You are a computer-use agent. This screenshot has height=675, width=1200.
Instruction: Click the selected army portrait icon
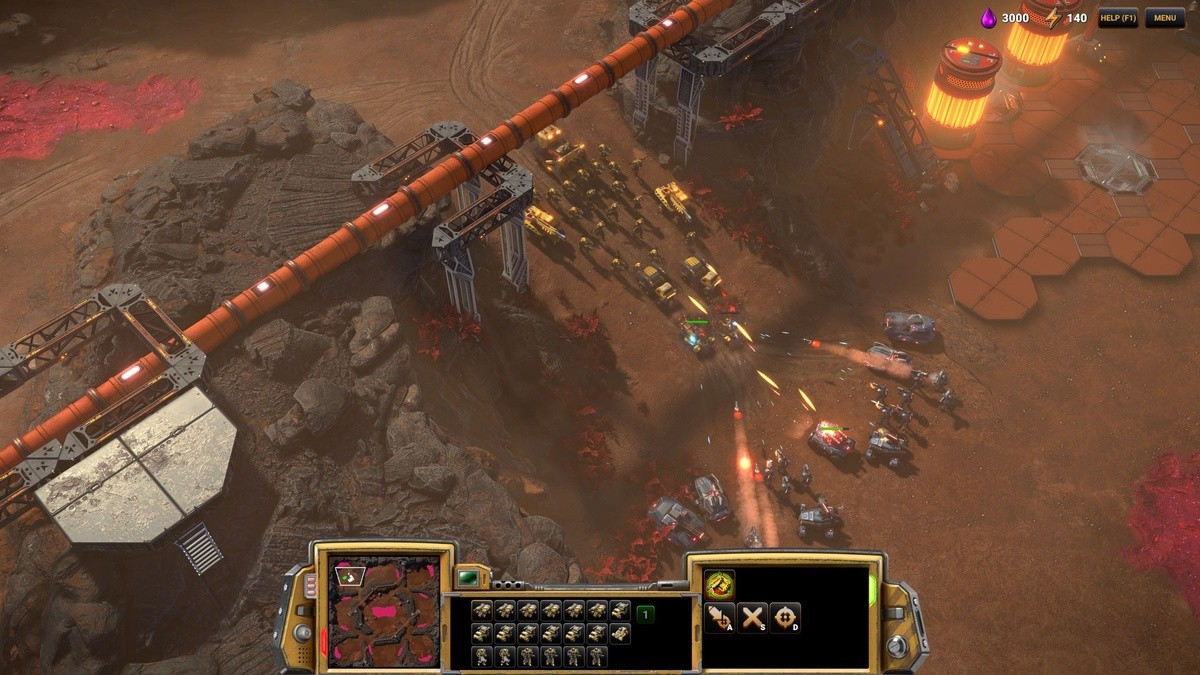[719, 584]
